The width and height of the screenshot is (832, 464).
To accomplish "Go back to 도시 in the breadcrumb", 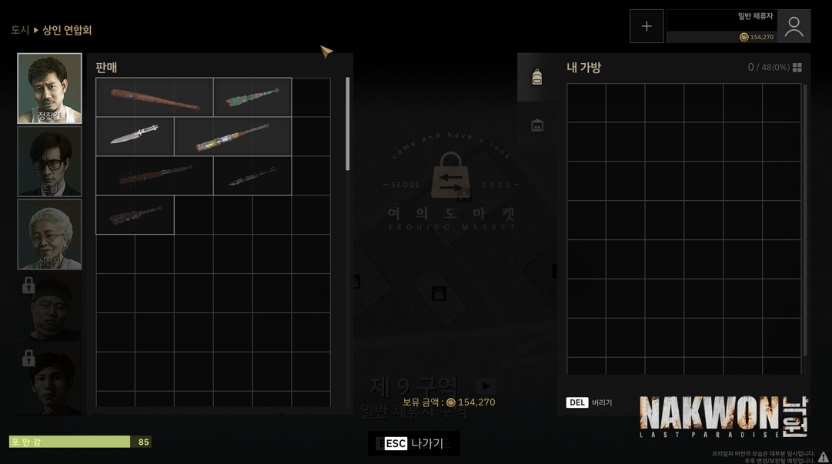I will pyautogui.click(x=20, y=30).
